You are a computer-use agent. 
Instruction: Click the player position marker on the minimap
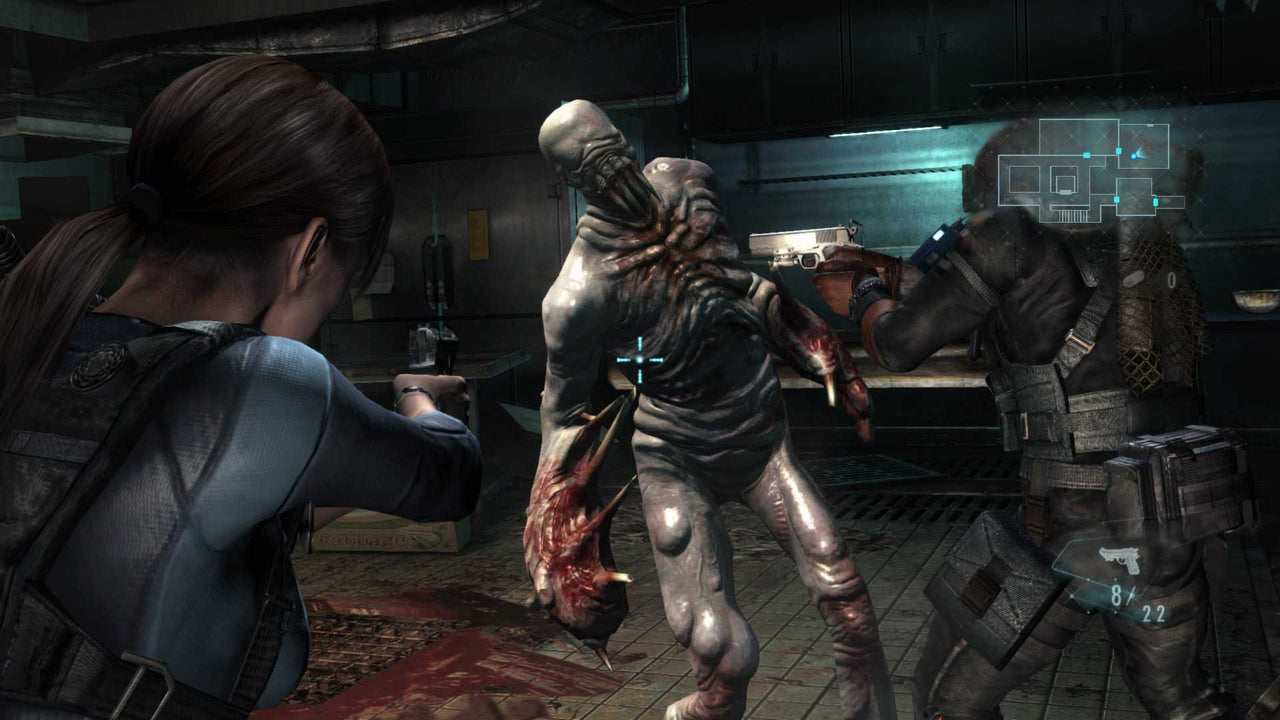pyautogui.click(x=1134, y=156)
